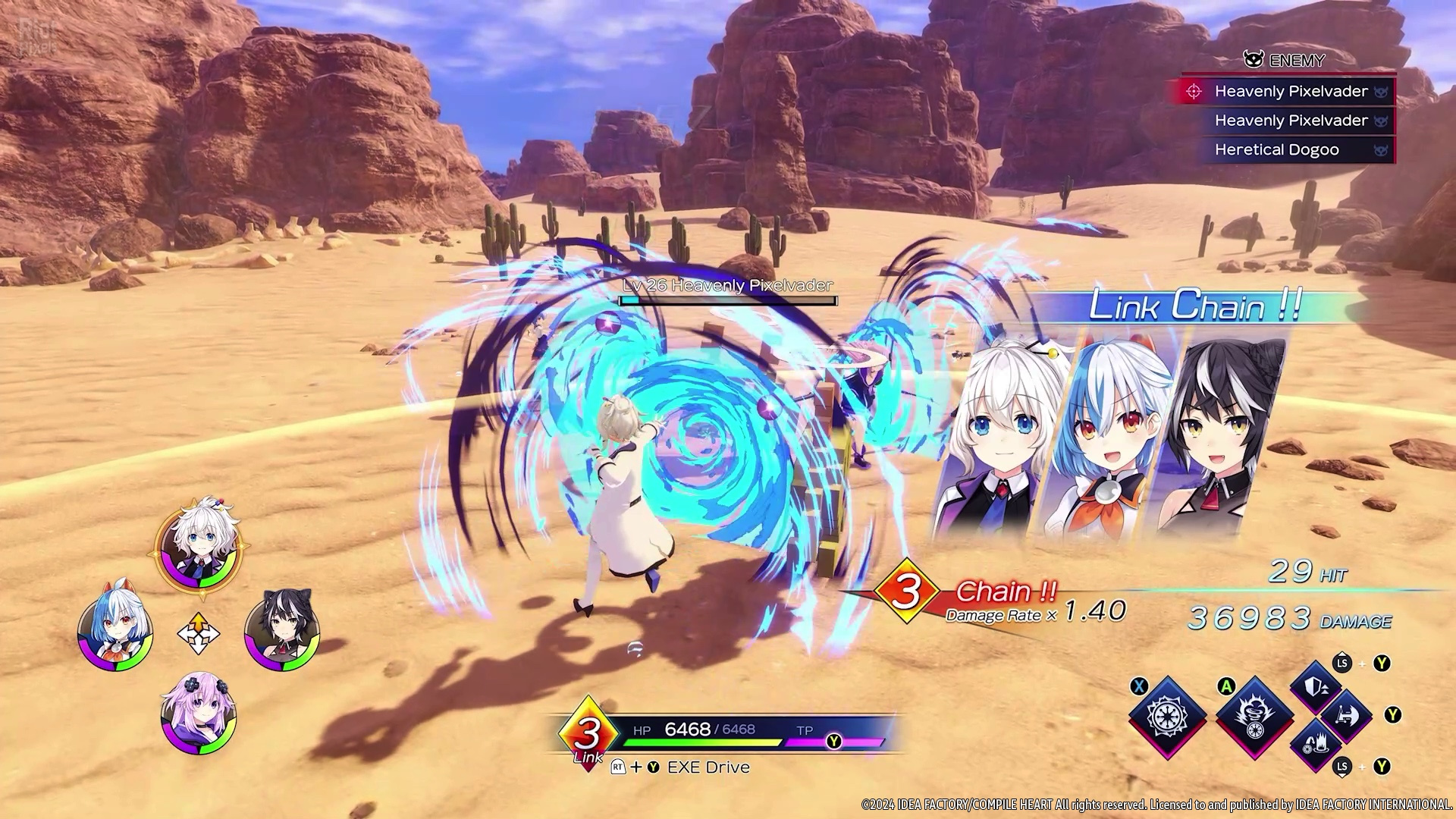Click the four-arrow character switch icon
Viewport: 1456px width, 819px height.
coord(198,633)
